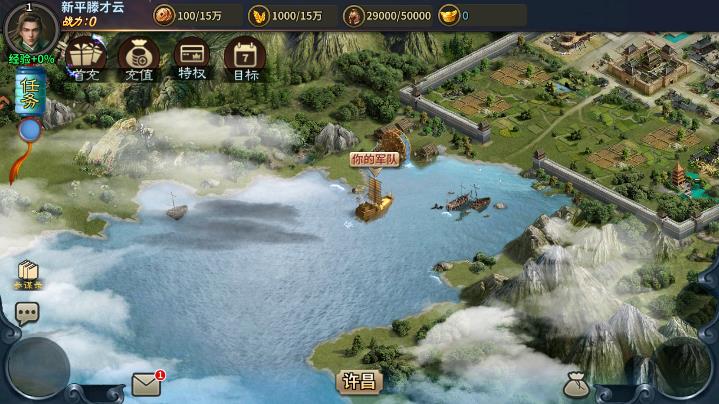Click the blue orb under the quest lantern
The image size is (719, 404).
pos(30,130)
